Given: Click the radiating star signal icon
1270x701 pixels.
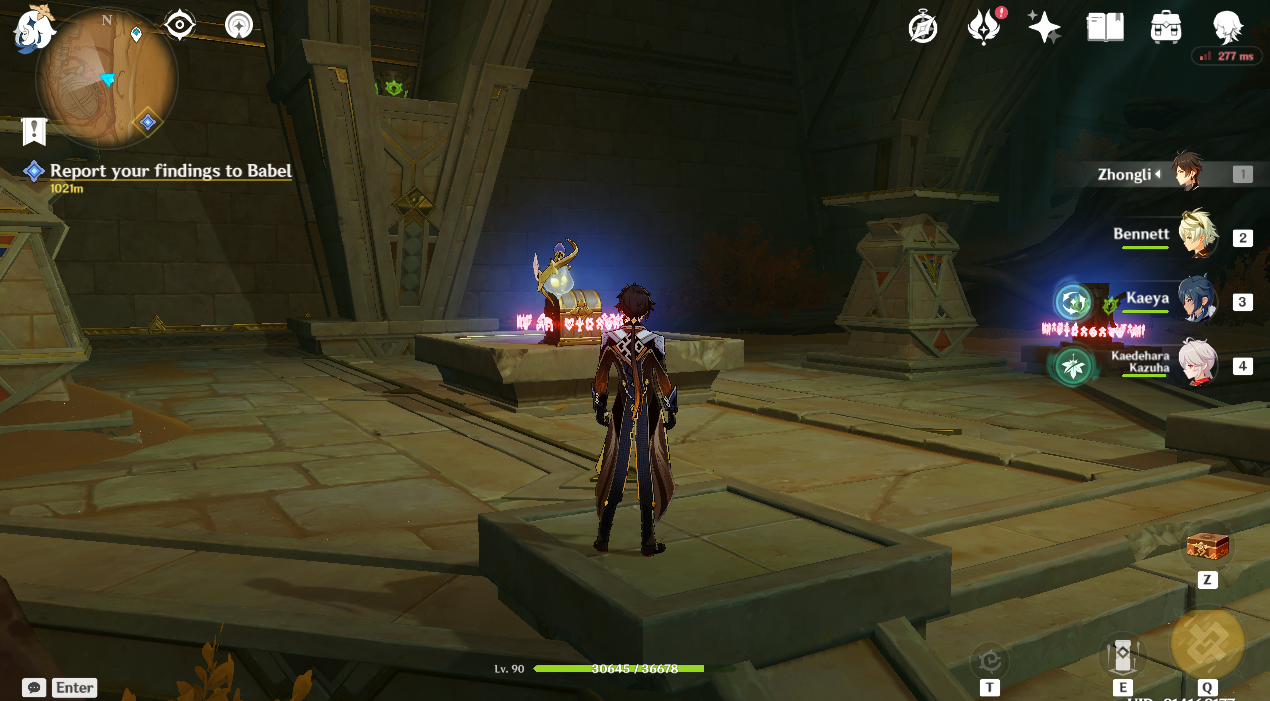Looking at the screenshot, I should [239, 24].
